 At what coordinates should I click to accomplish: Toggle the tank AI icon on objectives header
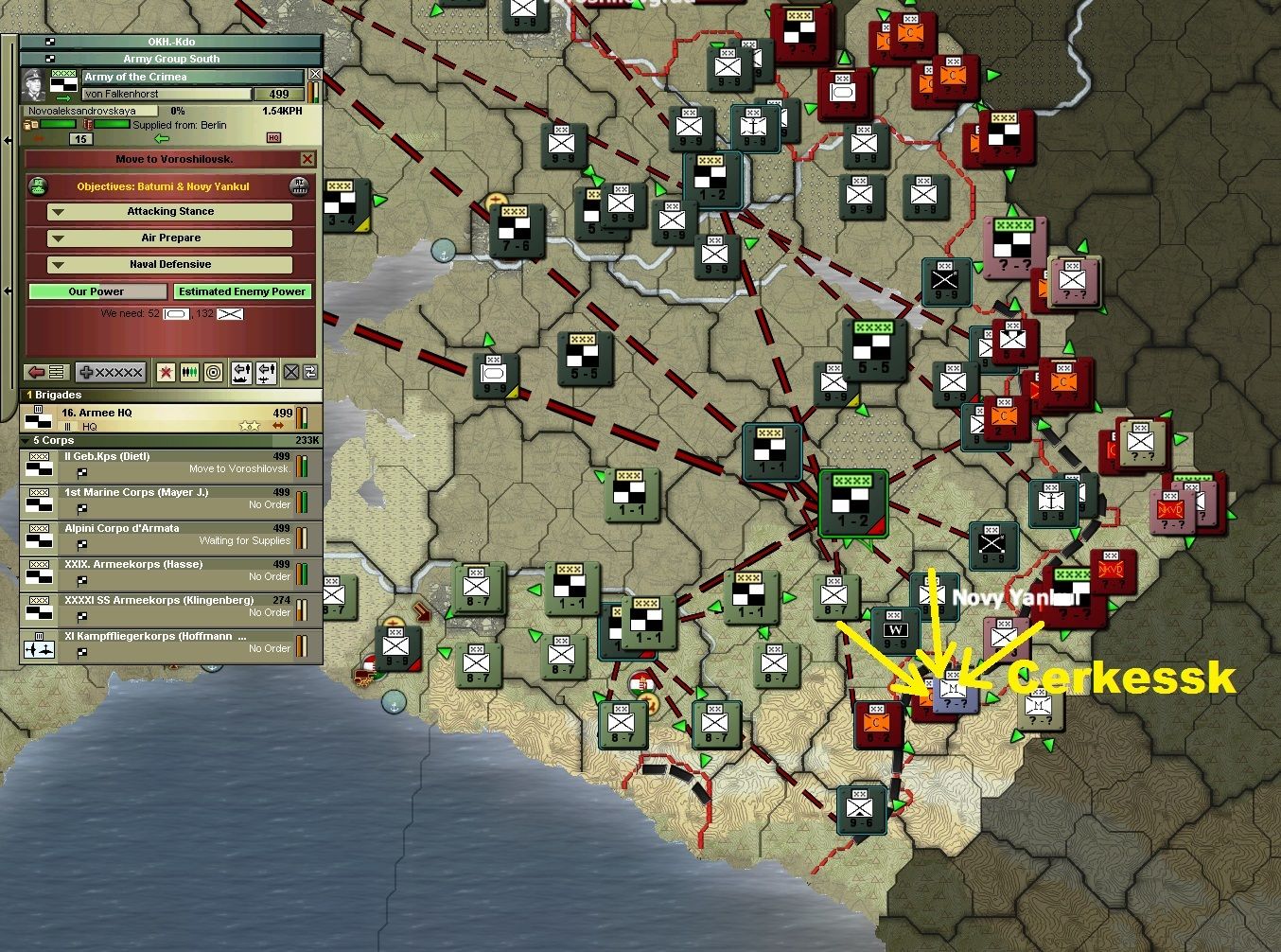click(x=40, y=186)
